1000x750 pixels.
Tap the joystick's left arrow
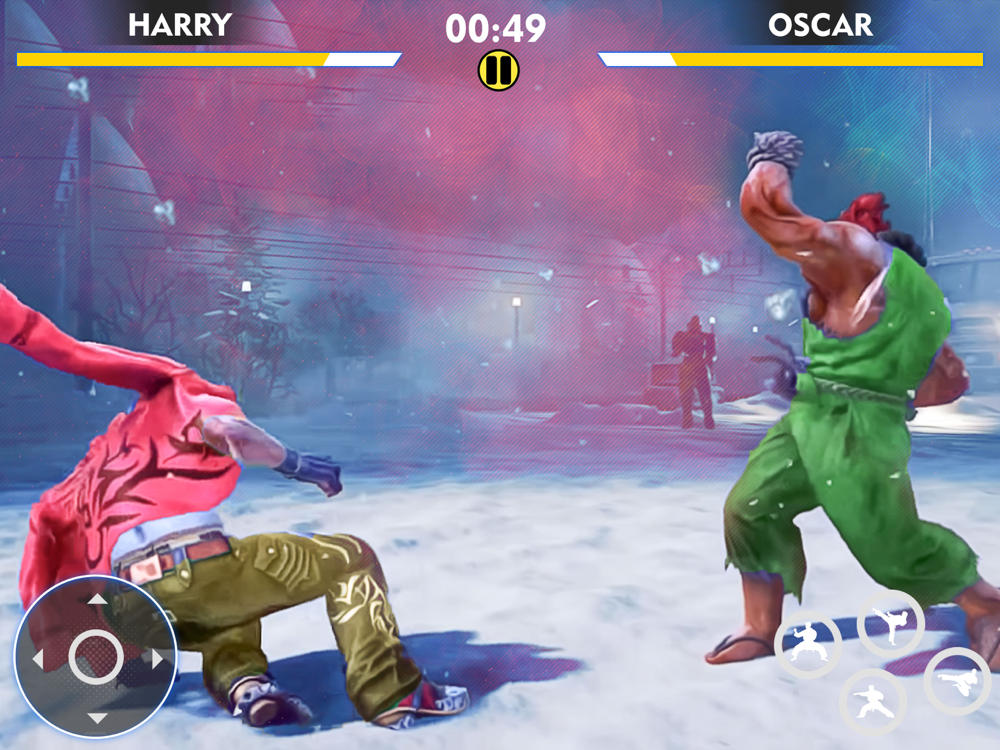[x=38, y=659]
